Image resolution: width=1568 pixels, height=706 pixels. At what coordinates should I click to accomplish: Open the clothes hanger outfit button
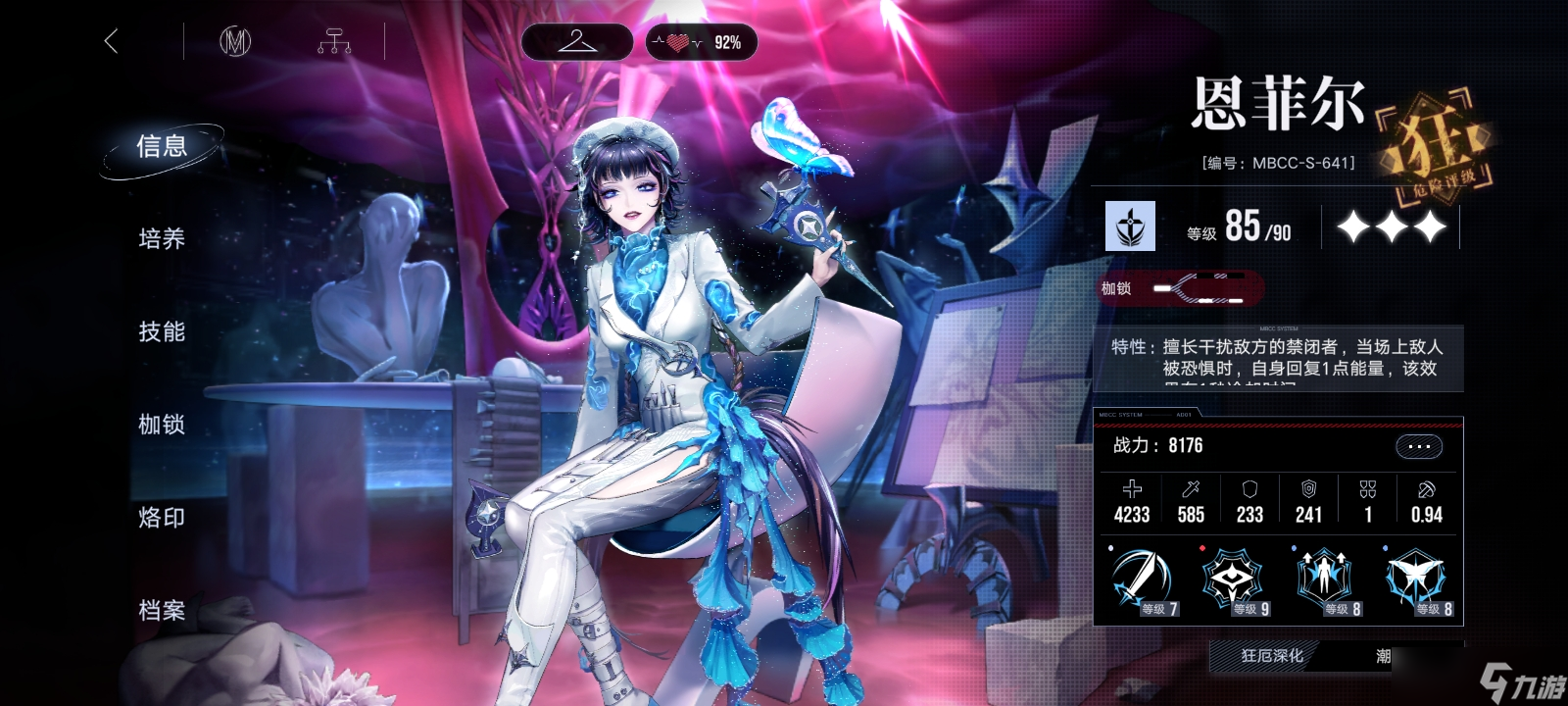tap(576, 42)
